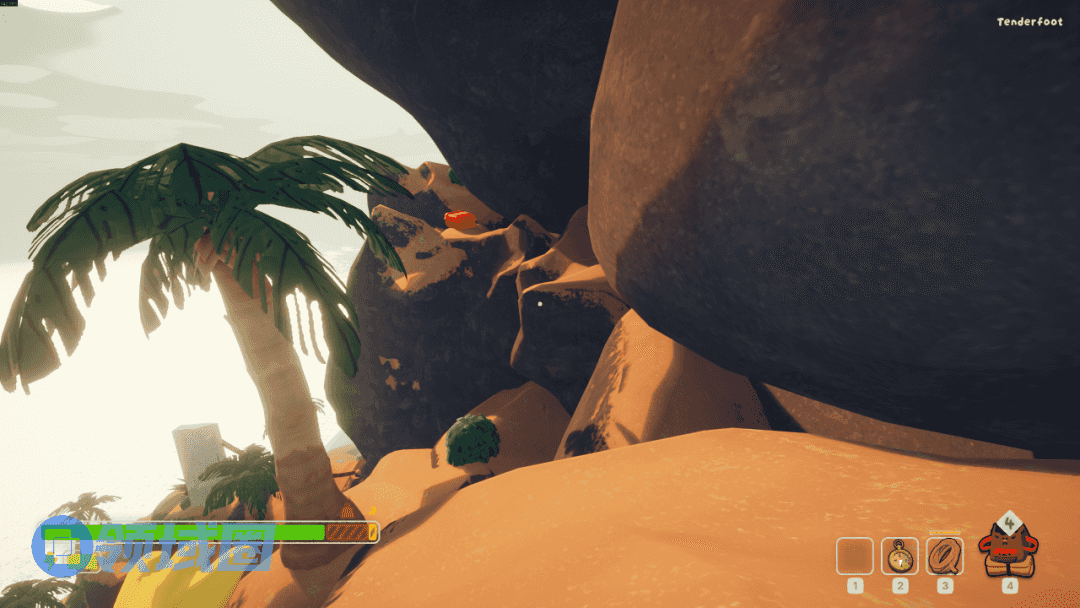Viewport: 1080px width, 608px height.
Task: Select the coiled rope hotbar slot
Action: pyautogui.click(x=944, y=556)
